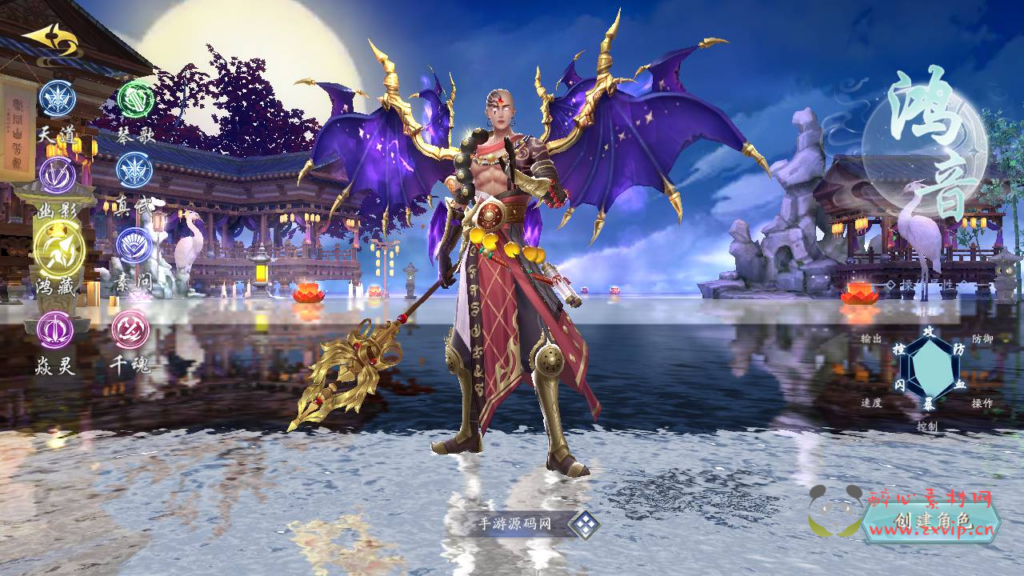1024x576 pixels.
Task: Pick the 焱灵 class icon
Action: point(55,330)
